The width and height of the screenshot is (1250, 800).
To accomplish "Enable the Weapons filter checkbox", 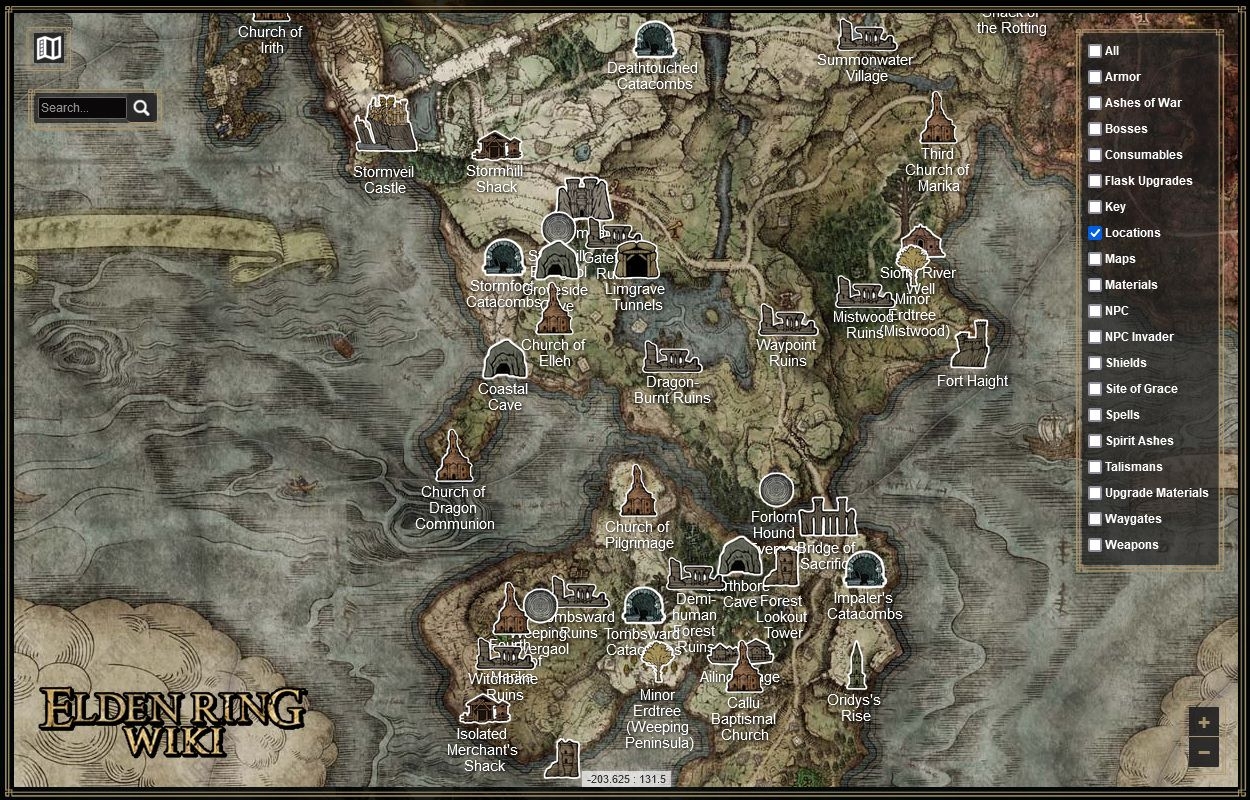I will [1095, 545].
